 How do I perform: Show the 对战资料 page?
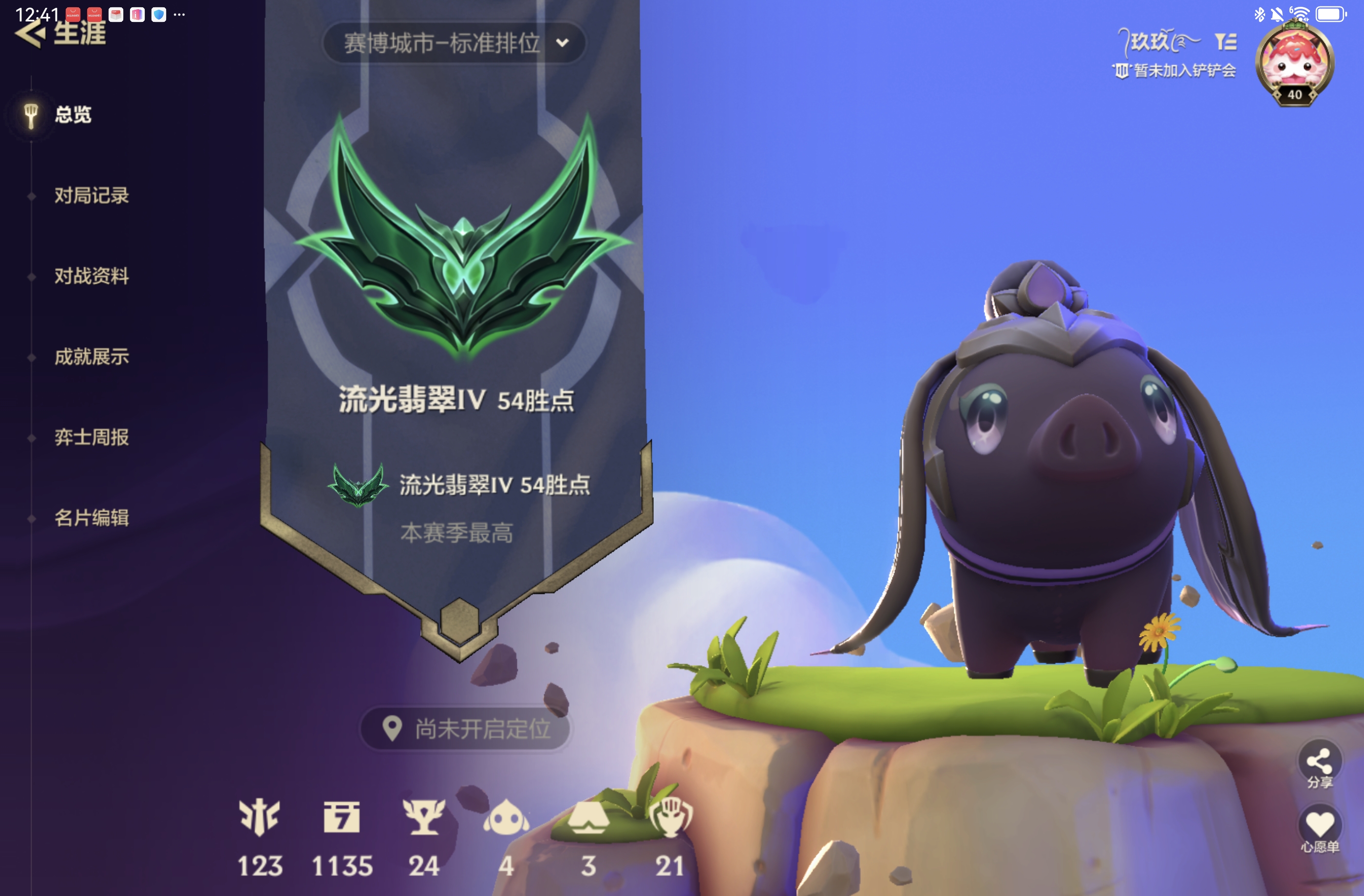click(91, 276)
